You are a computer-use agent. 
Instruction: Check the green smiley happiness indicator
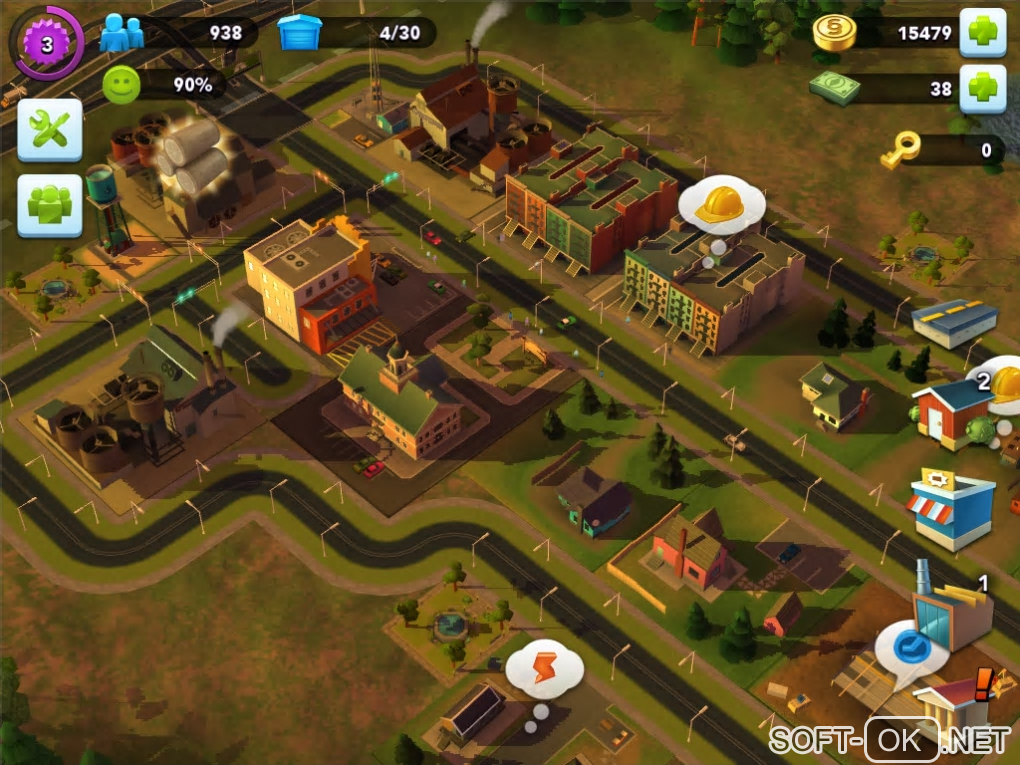[122, 85]
